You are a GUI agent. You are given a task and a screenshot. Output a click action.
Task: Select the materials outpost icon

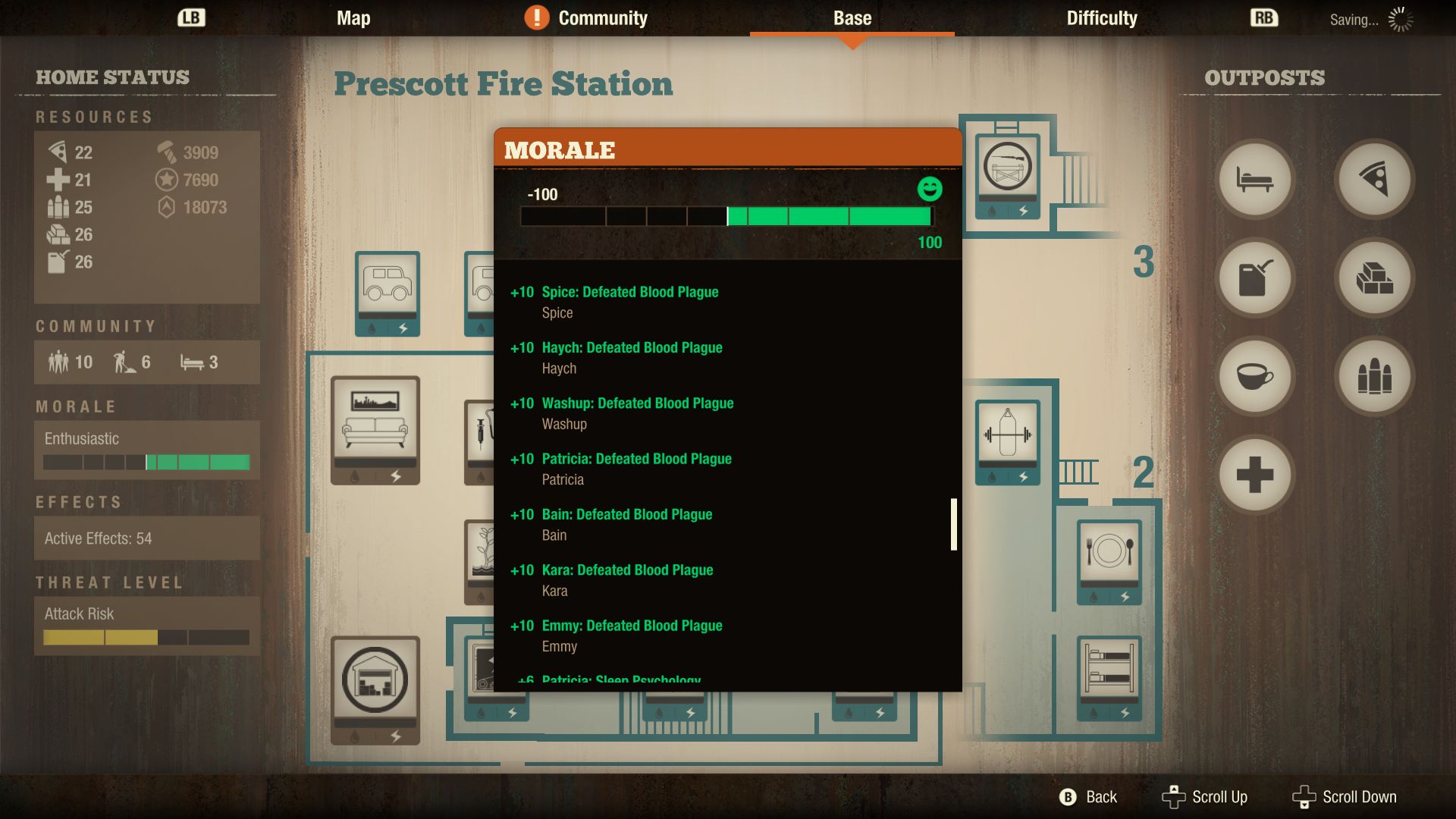(x=1375, y=278)
